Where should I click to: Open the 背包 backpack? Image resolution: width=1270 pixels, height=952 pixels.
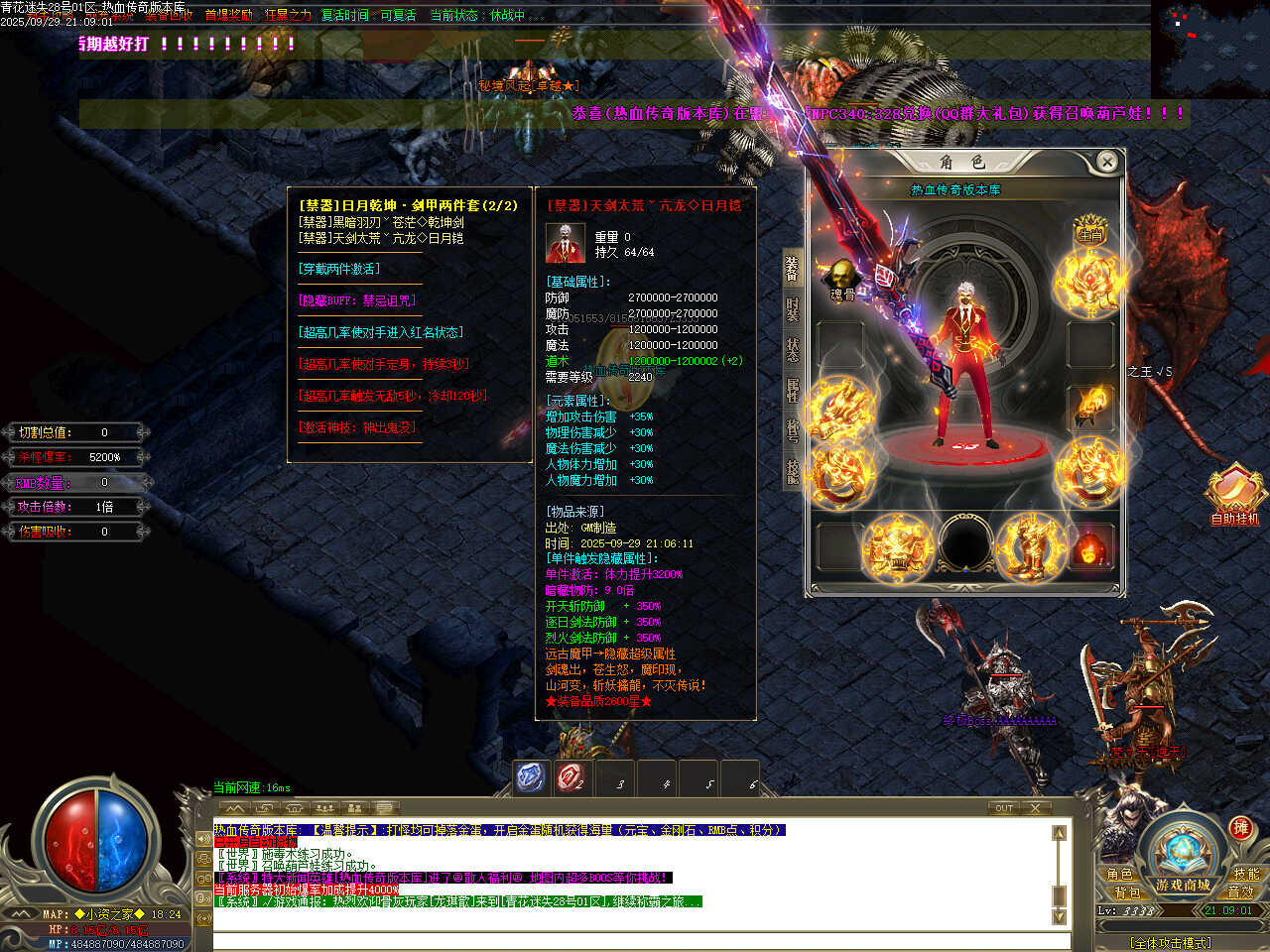1127,892
